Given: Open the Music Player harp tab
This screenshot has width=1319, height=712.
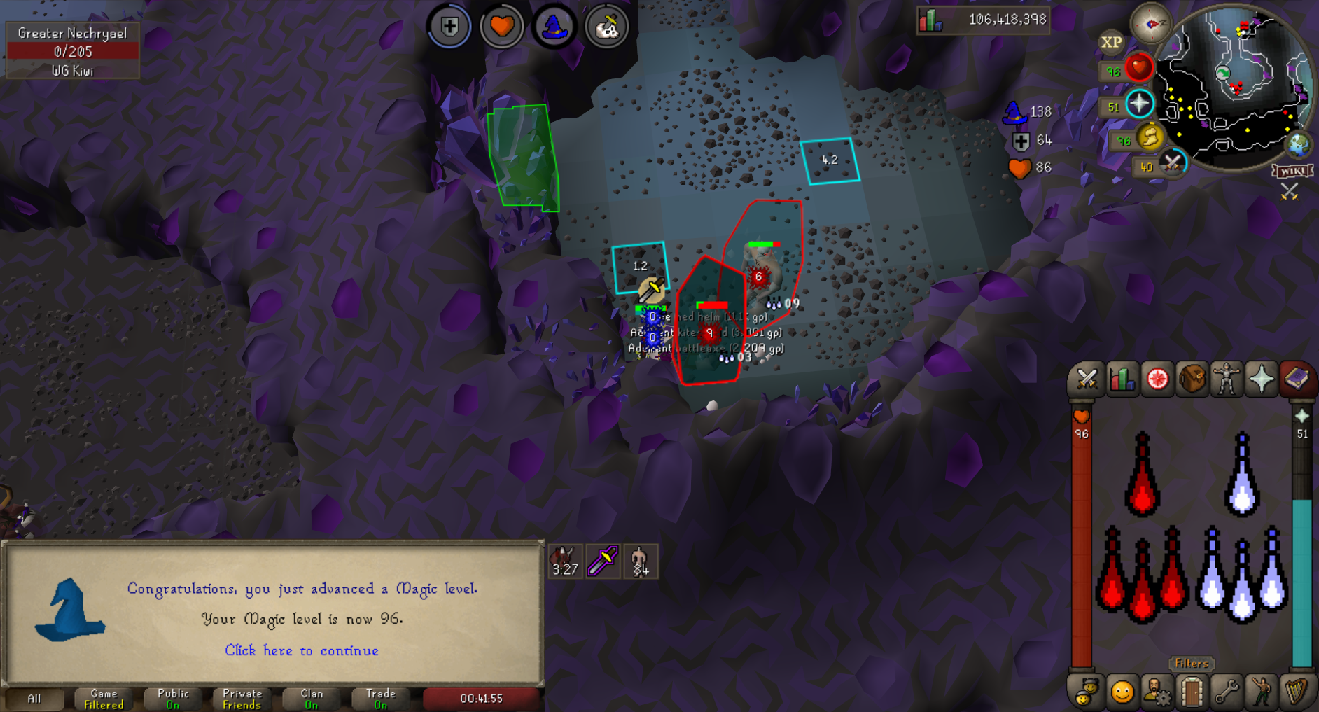Looking at the screenshot, I should (1297, 690).
